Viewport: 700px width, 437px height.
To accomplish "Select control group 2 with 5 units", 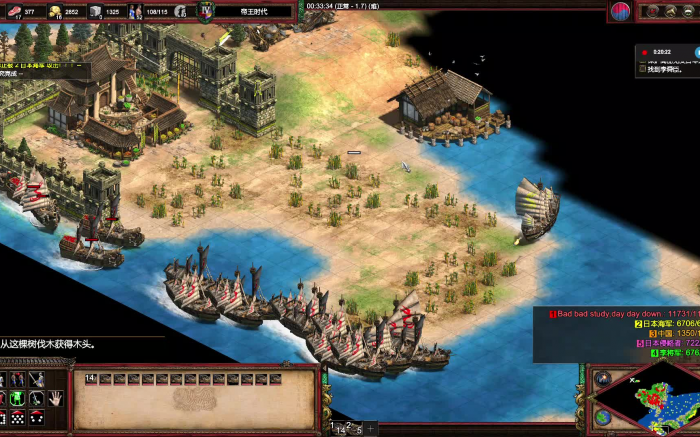I will 357,429.
